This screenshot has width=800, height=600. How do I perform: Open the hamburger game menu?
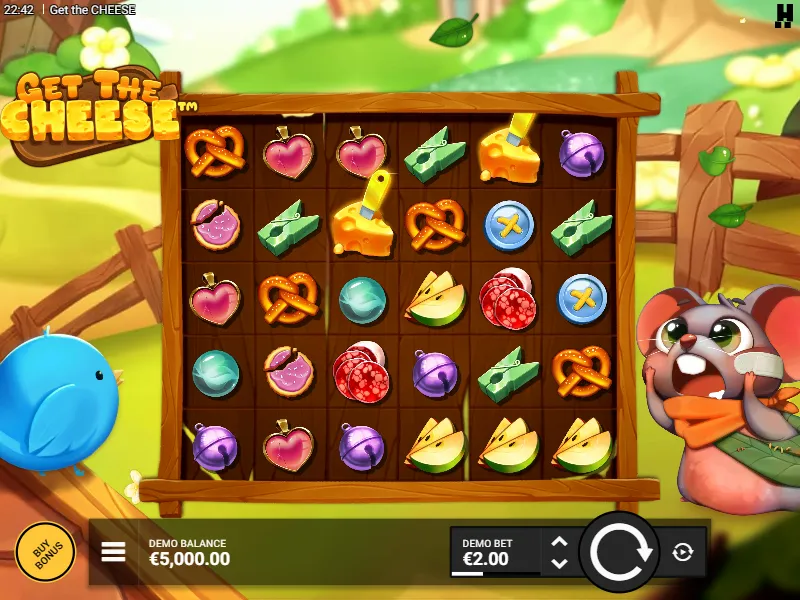[x=114, y=551]
